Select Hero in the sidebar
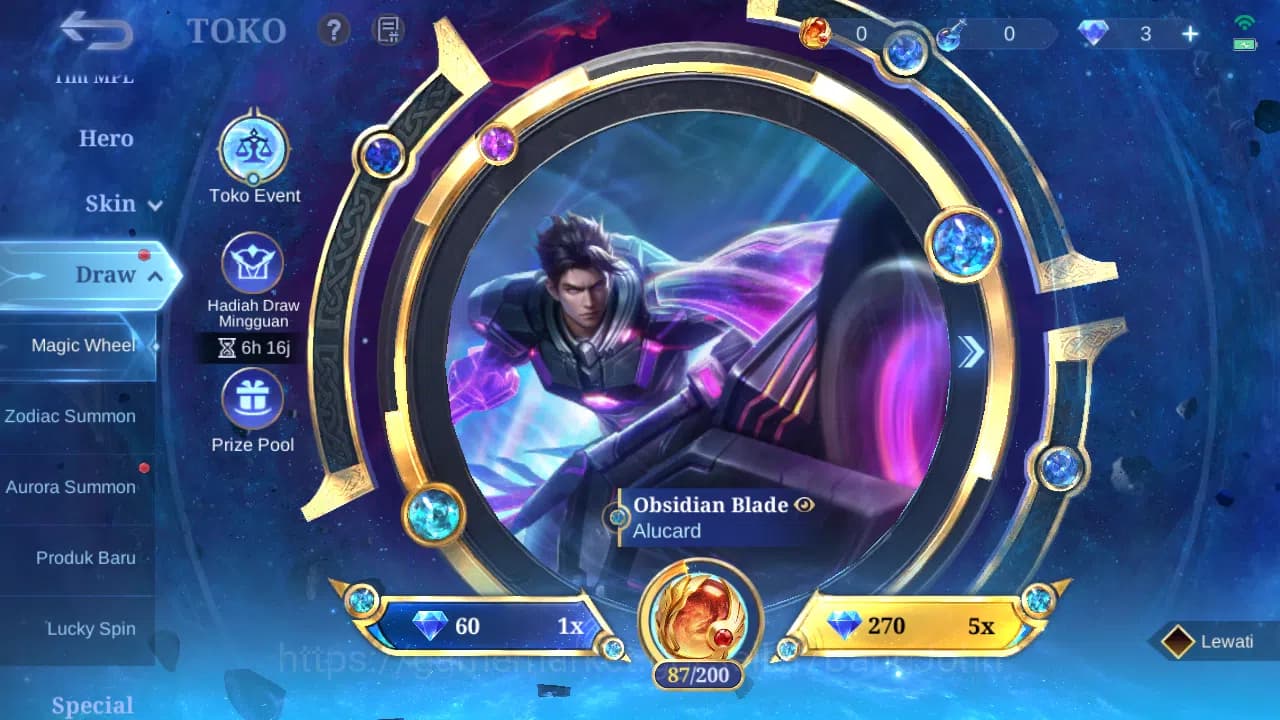Image resolution: width=1280 pixels, height=720 pixels. click(105, 139)
